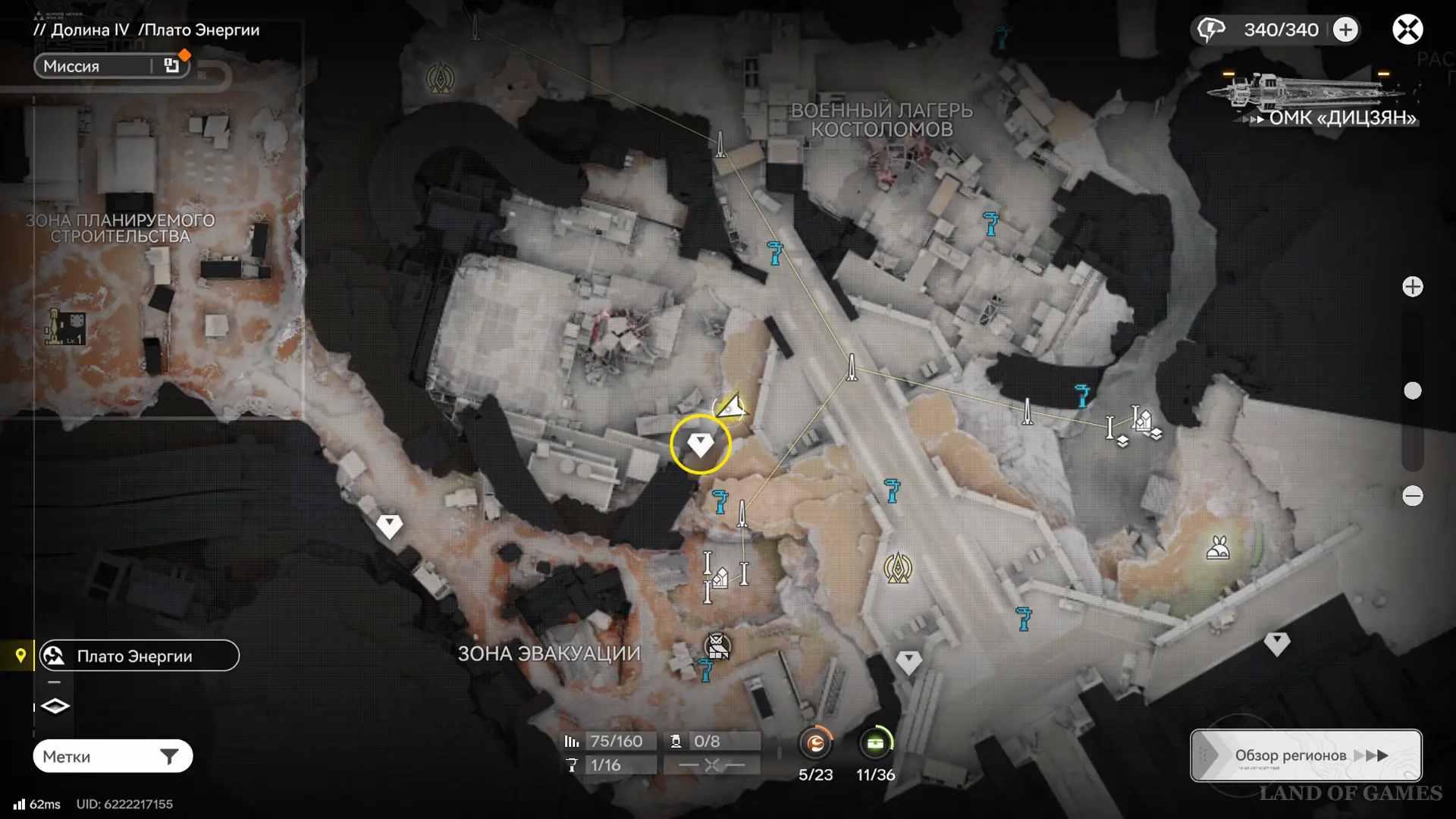
Task: Select the robot-face marker above Зона Эвакуации
Action: click(717, 646)
